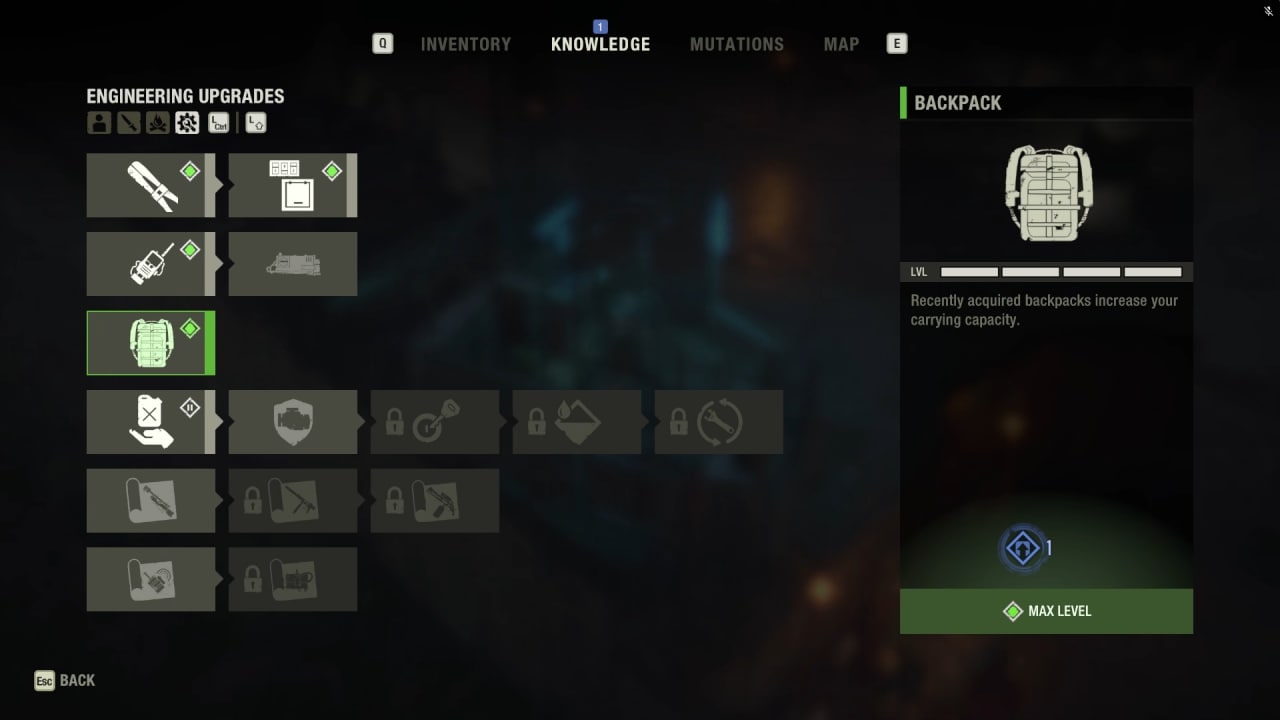Image resolution: width=1280 pixels, height=720 pixels.
Task: Select the walkie-talkie upgrade node
Action: pyautogui.click(x=151, y=264)
